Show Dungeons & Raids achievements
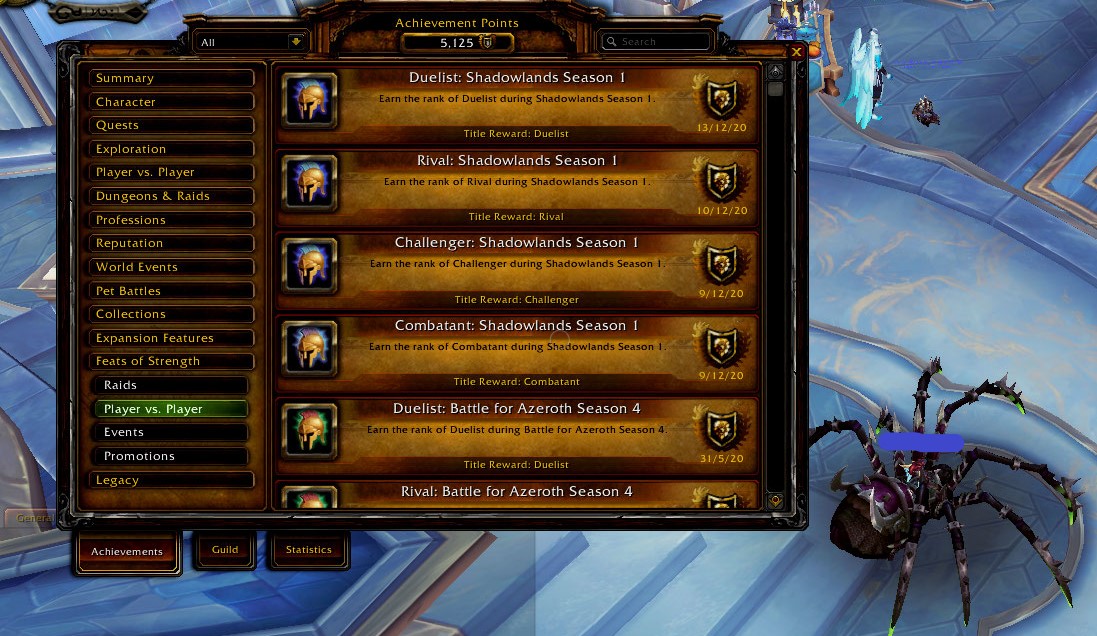 (170, 196)
